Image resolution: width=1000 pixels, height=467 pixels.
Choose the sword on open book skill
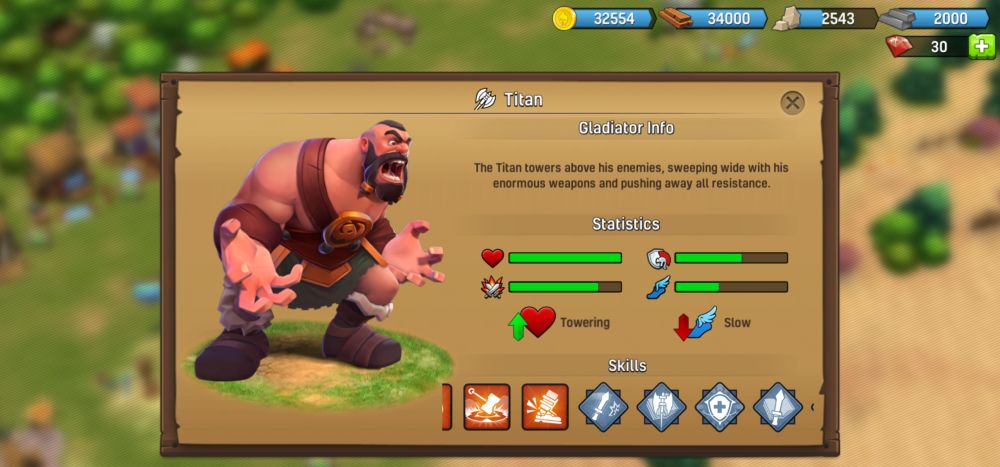777,406
